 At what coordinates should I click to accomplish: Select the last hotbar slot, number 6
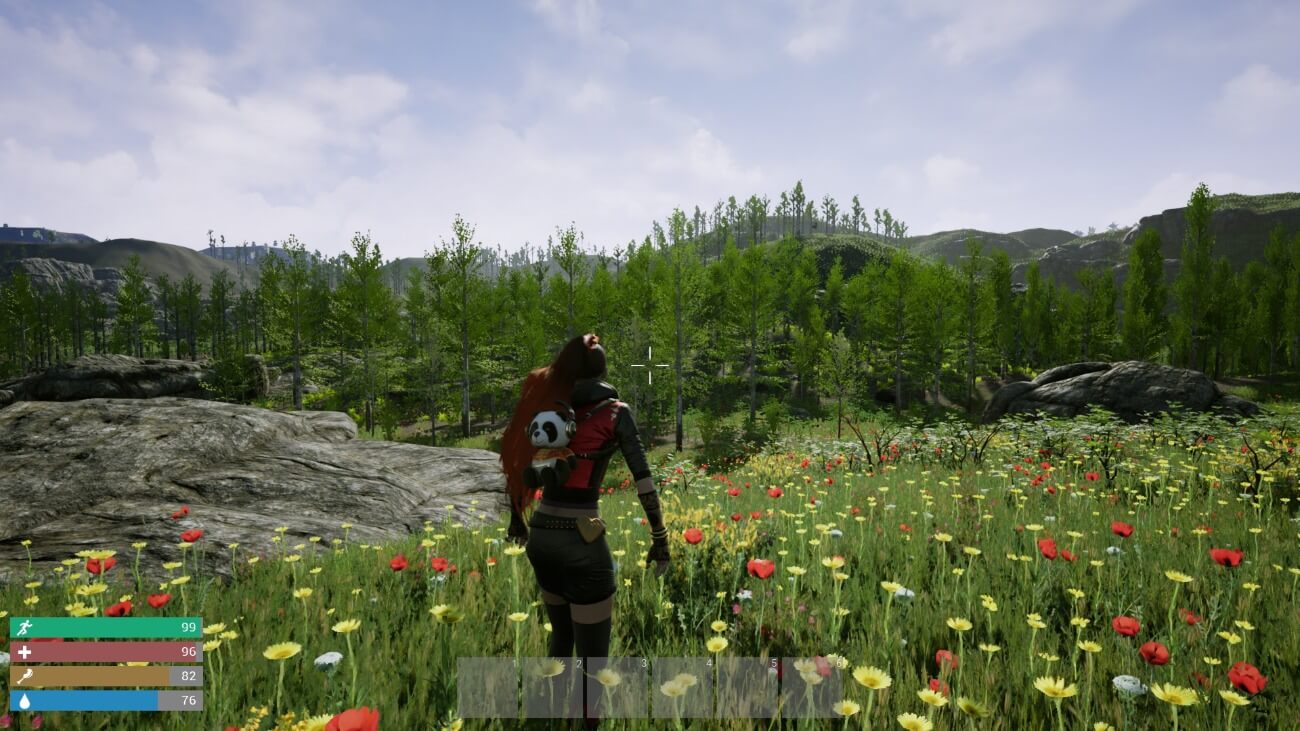[x=811, y=687]
